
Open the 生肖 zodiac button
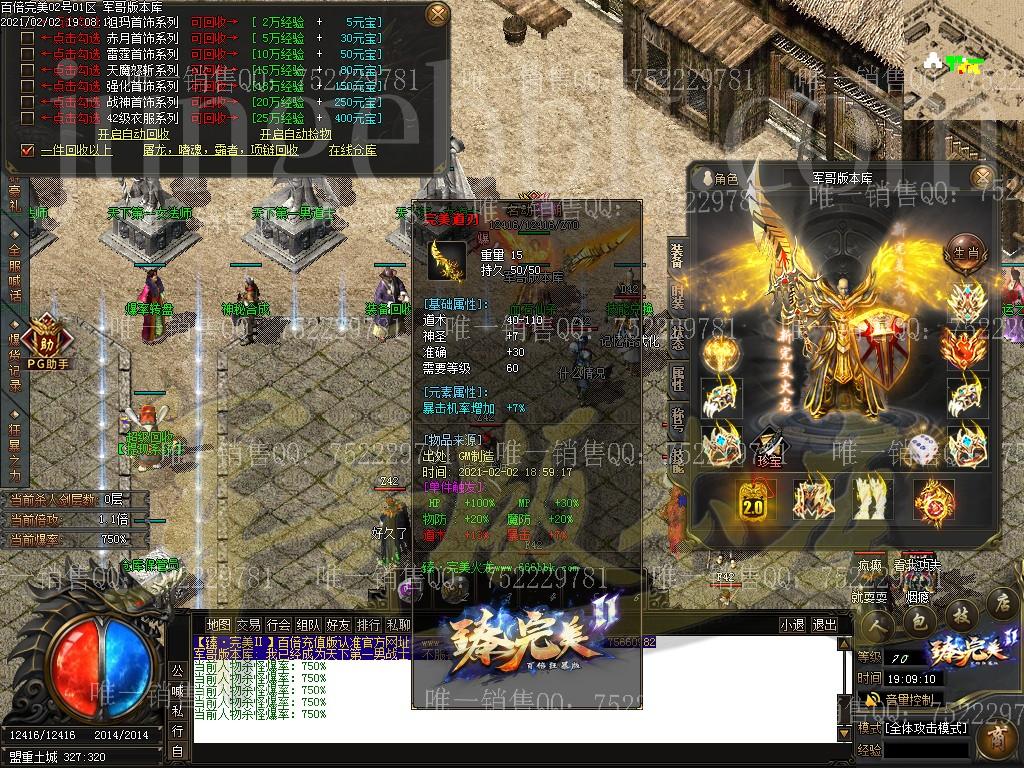(x=964, y=252)
